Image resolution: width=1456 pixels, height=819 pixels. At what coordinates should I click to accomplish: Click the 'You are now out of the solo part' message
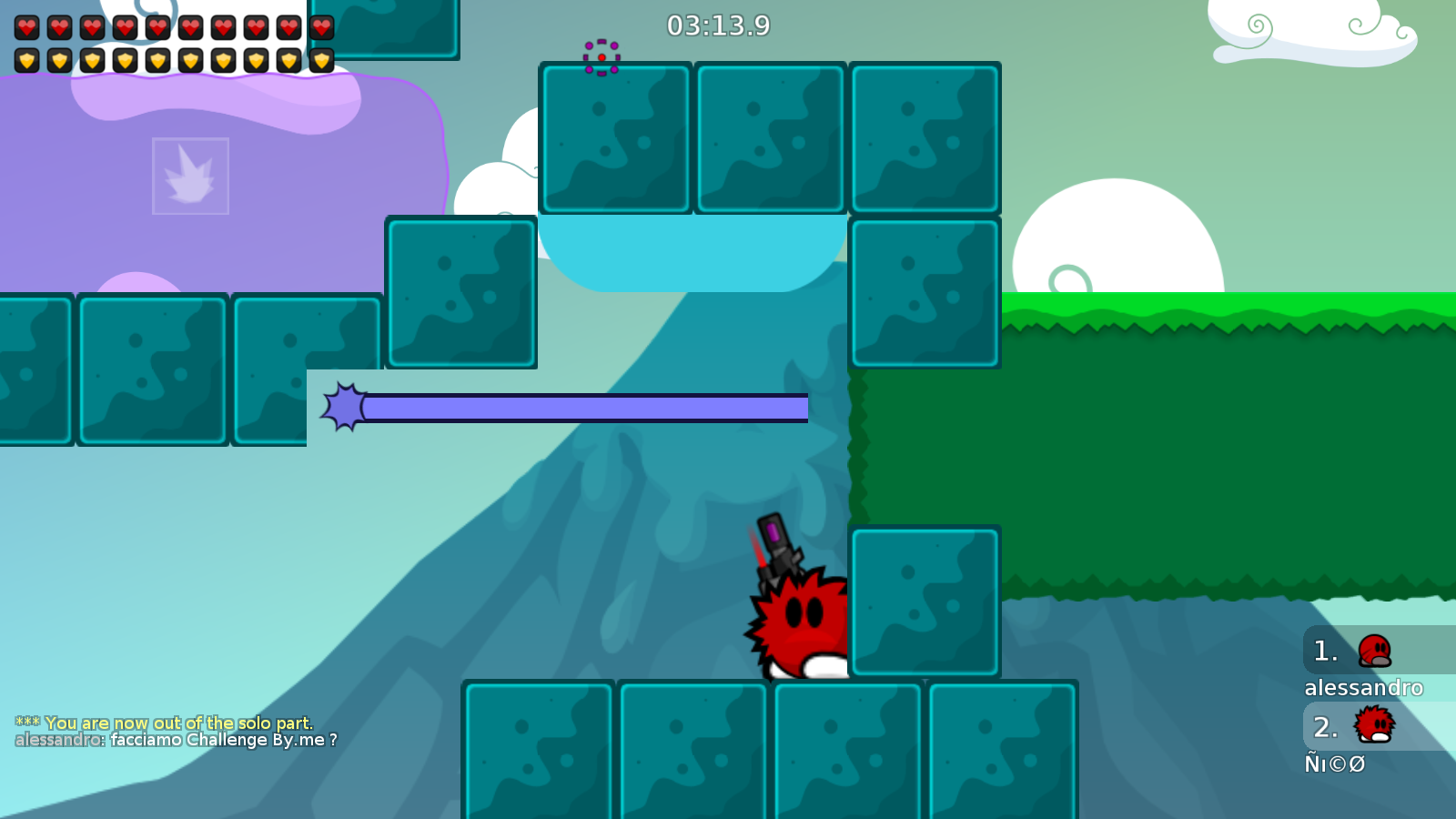coord(164,723)
